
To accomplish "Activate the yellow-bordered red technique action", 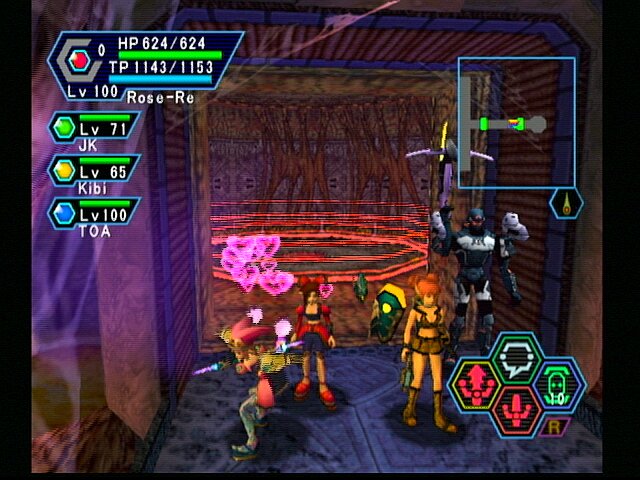I will (x=475, y=383).
